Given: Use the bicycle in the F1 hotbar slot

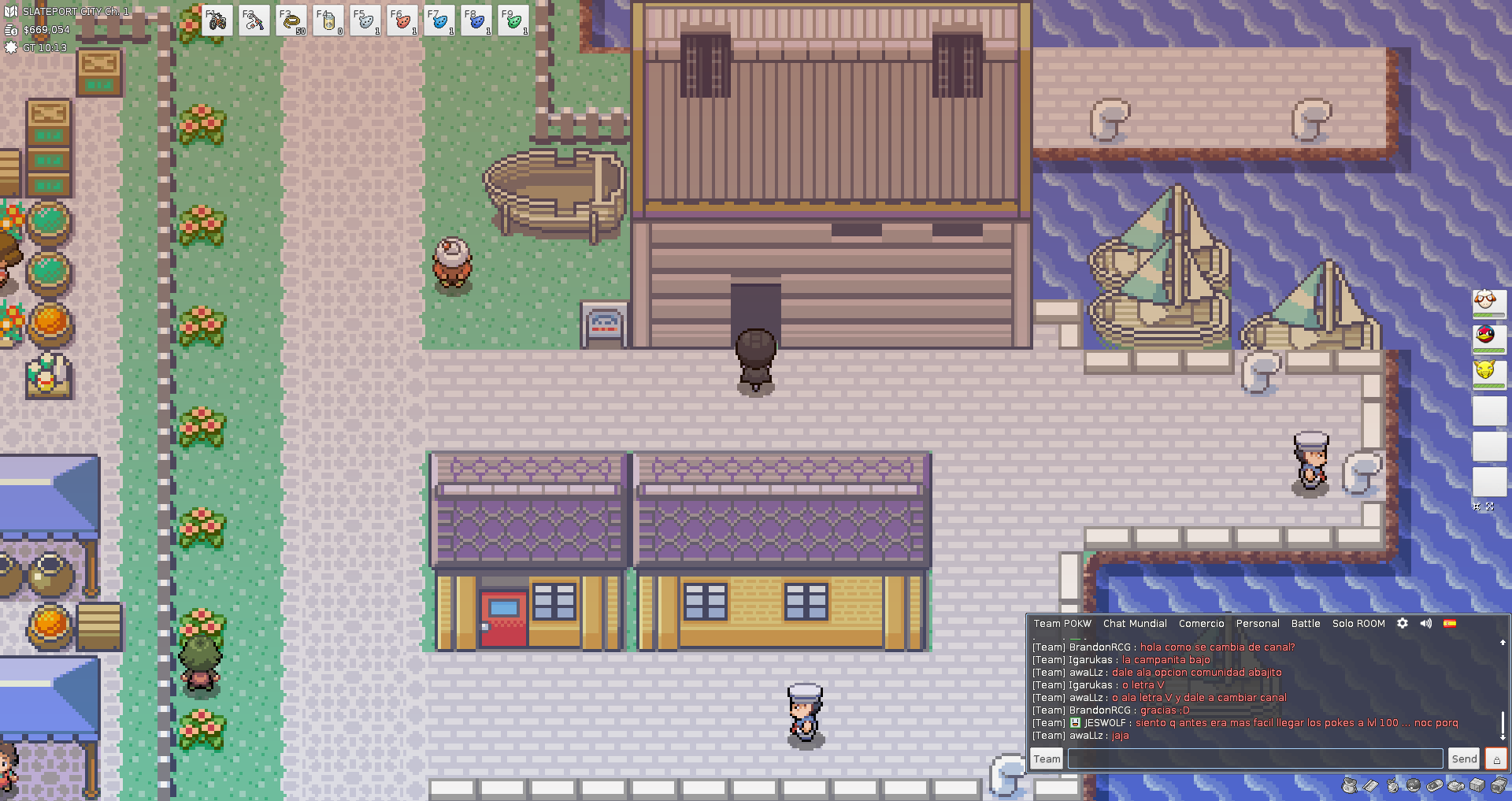Looking at the screenshot, I should coord(217,21).
